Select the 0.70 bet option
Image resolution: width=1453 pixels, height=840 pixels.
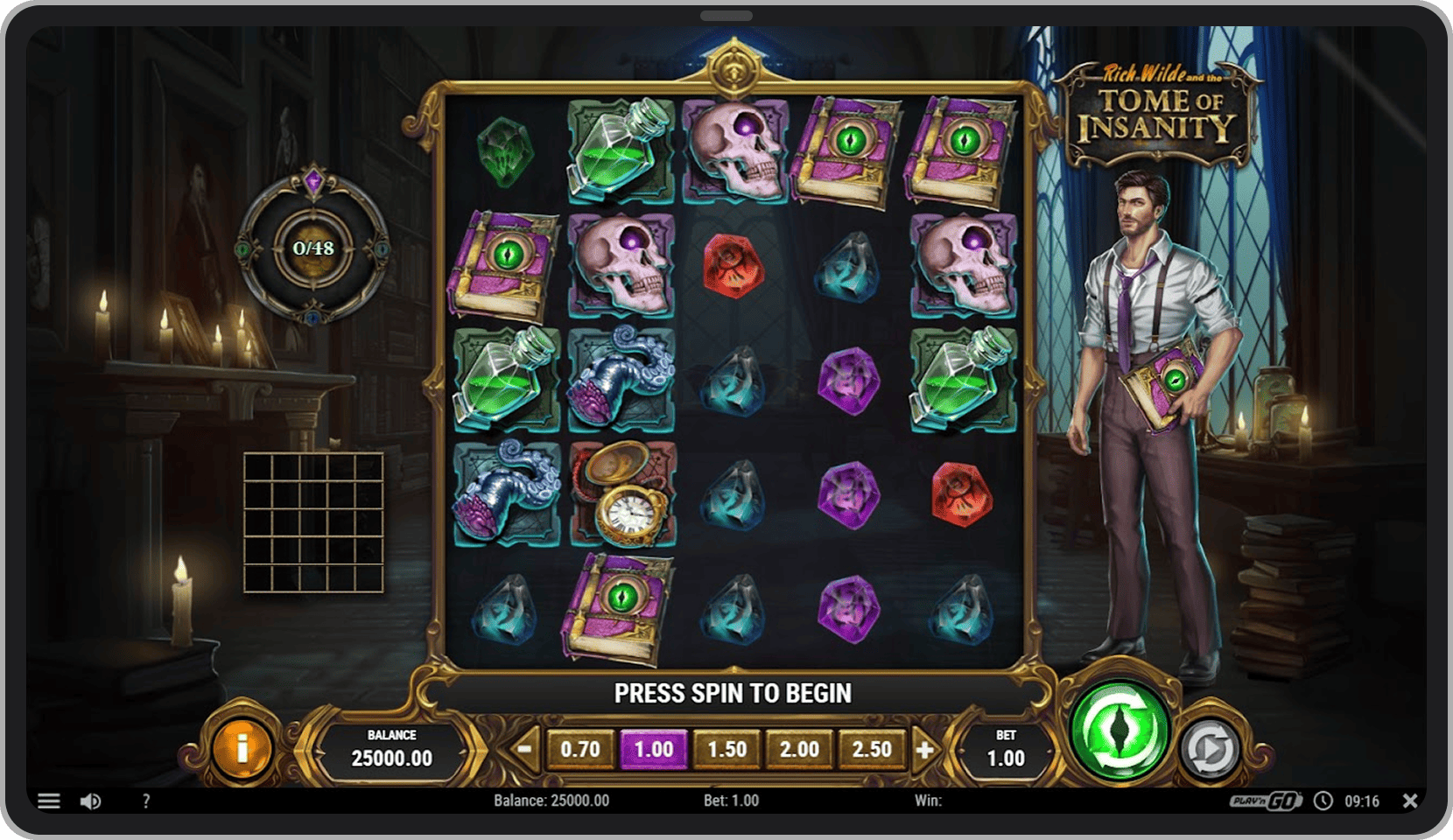pyautogui.click(x=581, y=749)
